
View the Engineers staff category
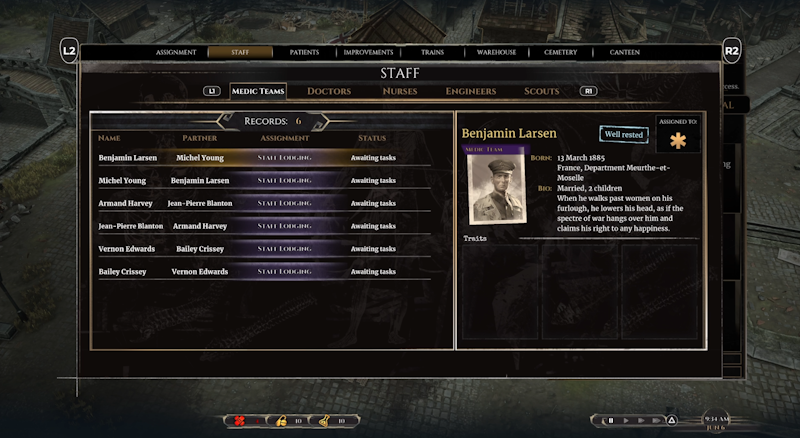[471, 91]
